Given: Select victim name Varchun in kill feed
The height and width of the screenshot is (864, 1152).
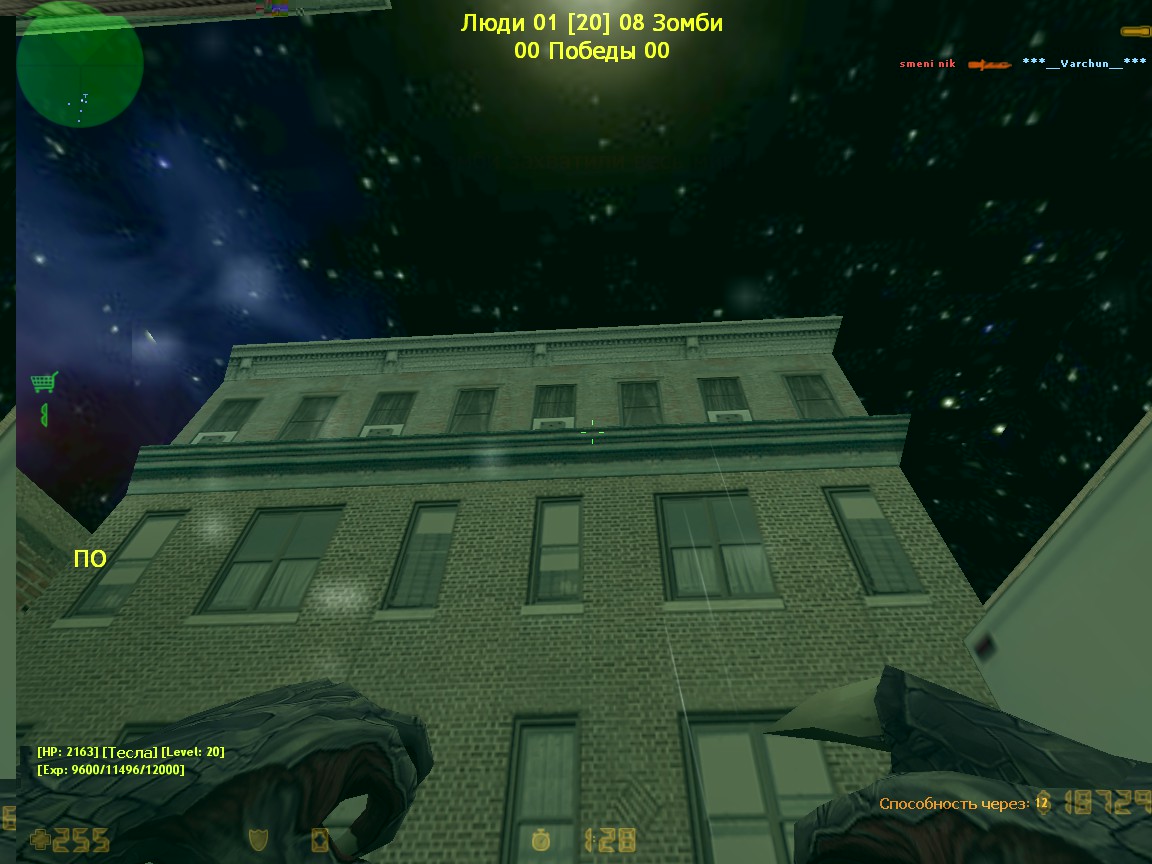Looking at the screenshot, I should (1084, 63).
